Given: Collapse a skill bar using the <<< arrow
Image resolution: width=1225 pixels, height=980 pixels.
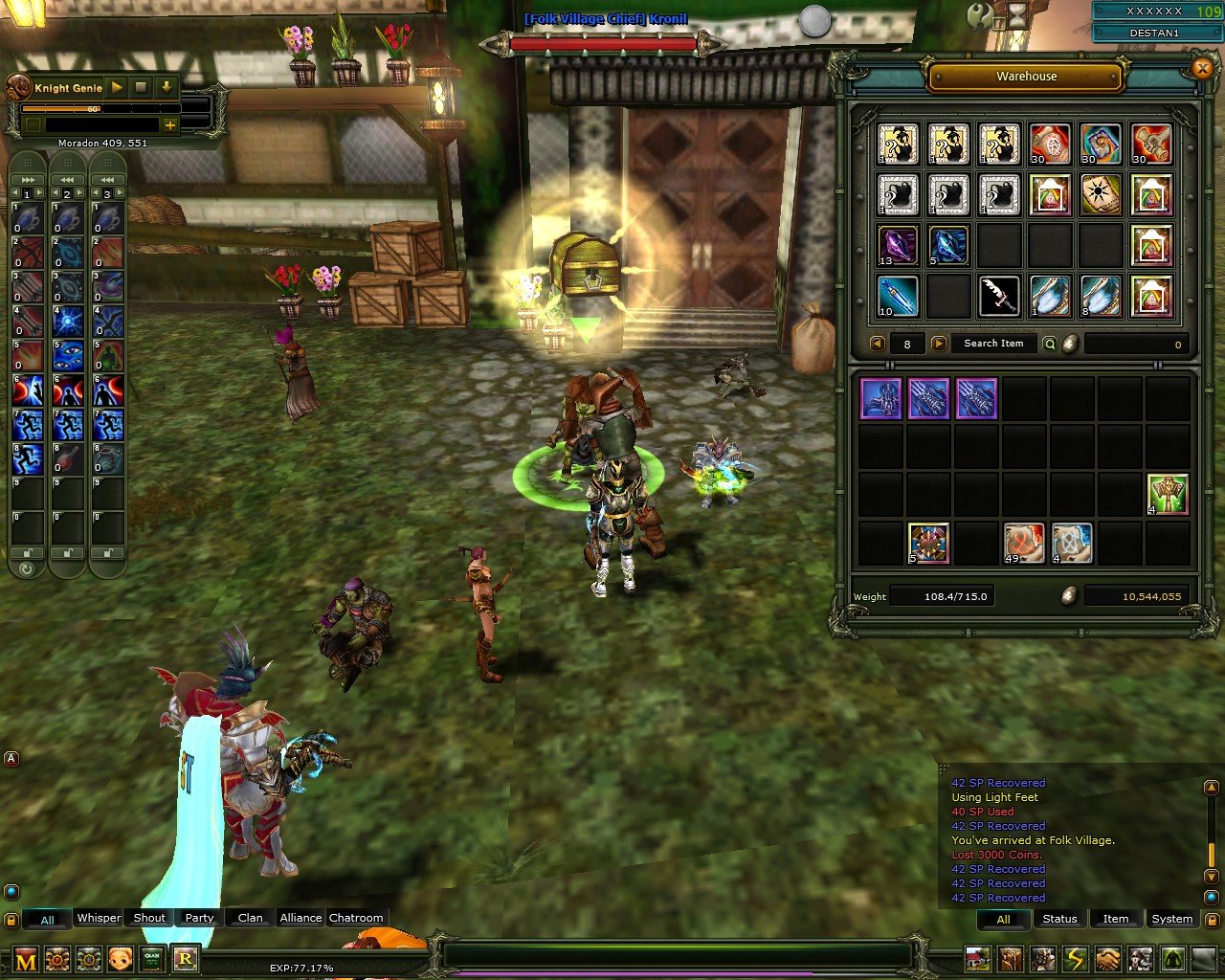Looking at the screenshot, I should click(x=67, y=180).
